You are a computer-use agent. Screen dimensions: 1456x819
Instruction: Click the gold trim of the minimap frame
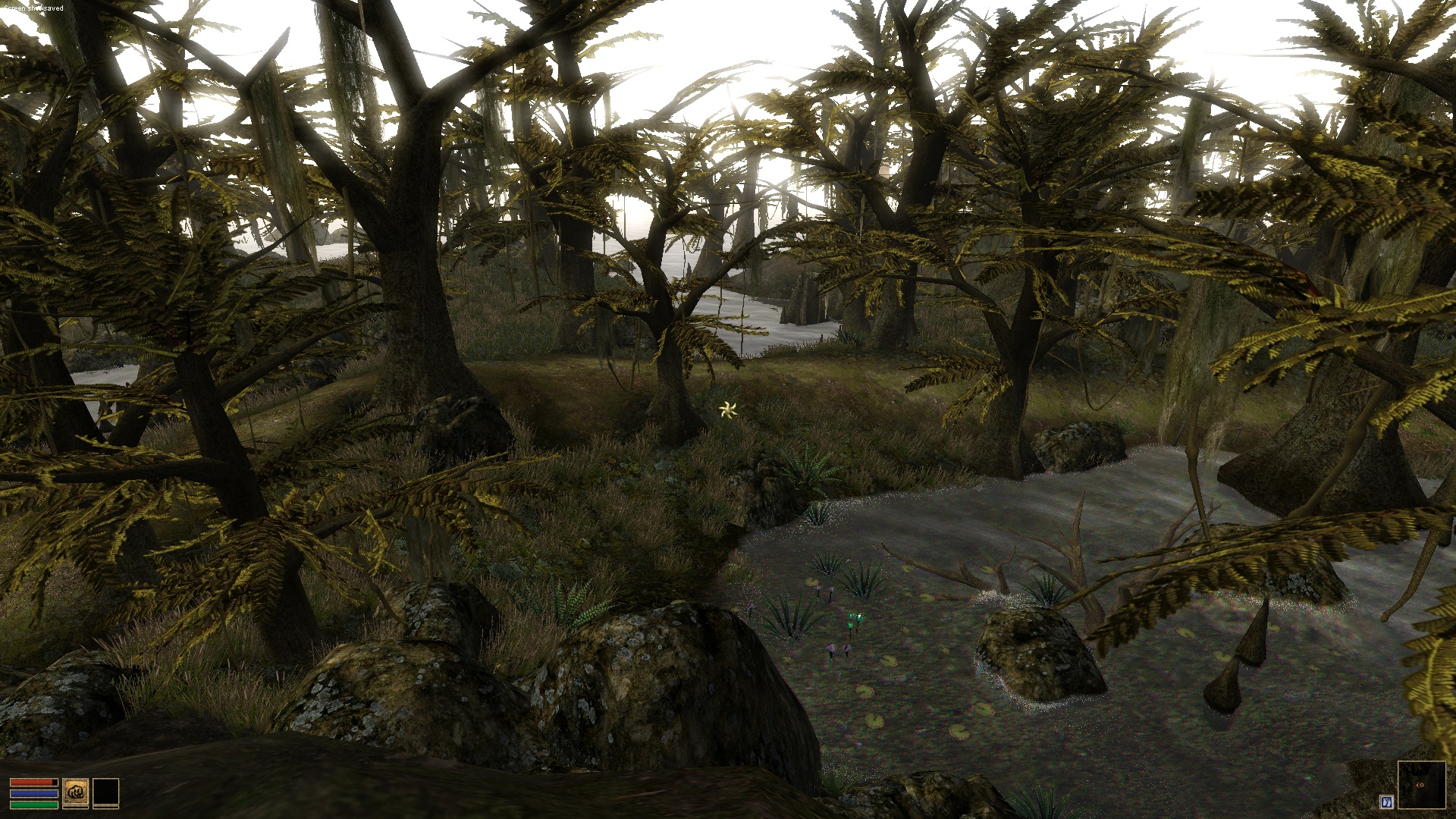tap(1420, 761)
